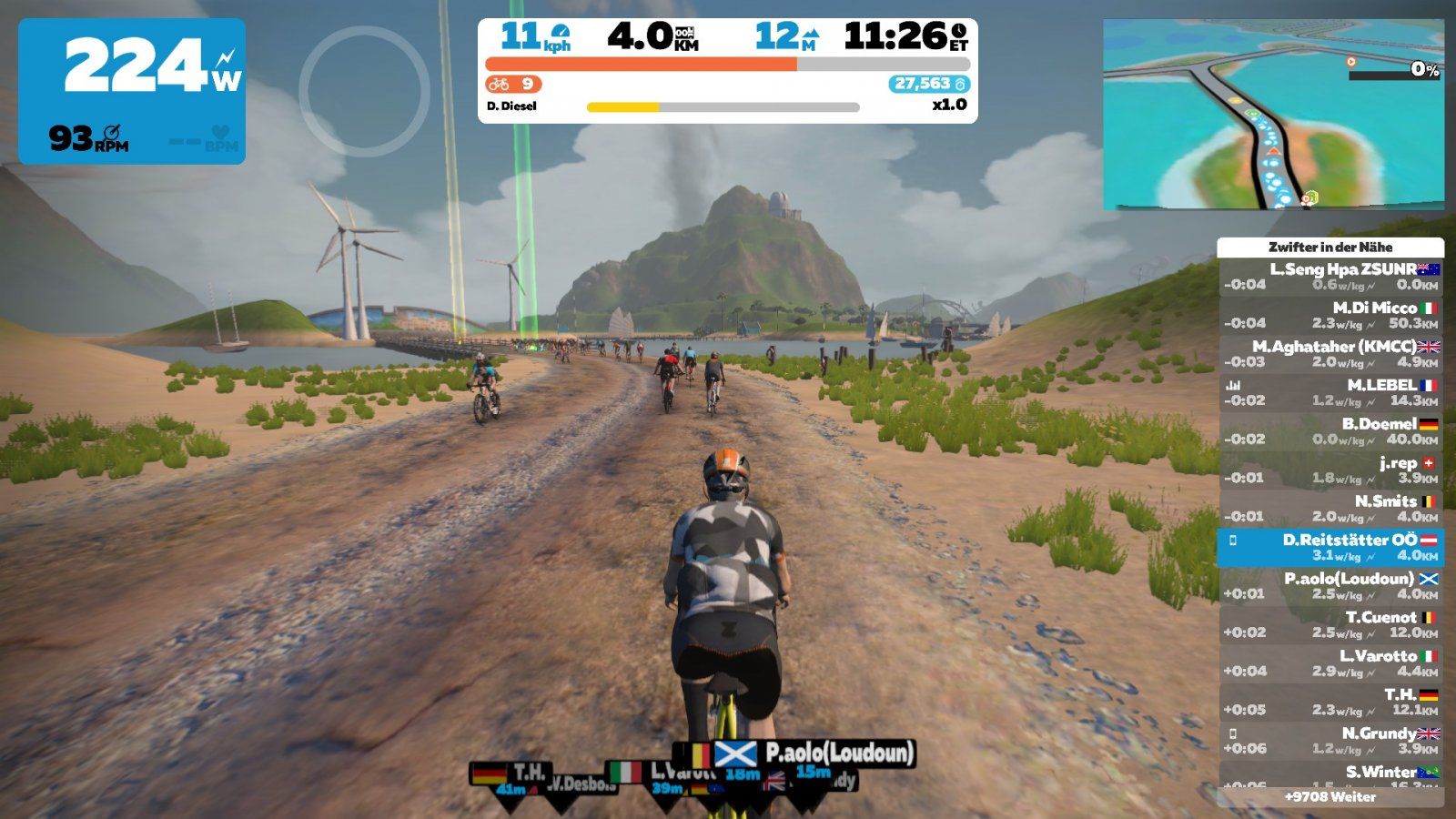
Task: Open the 224 W power panel
Action: [x=132, y=91]
